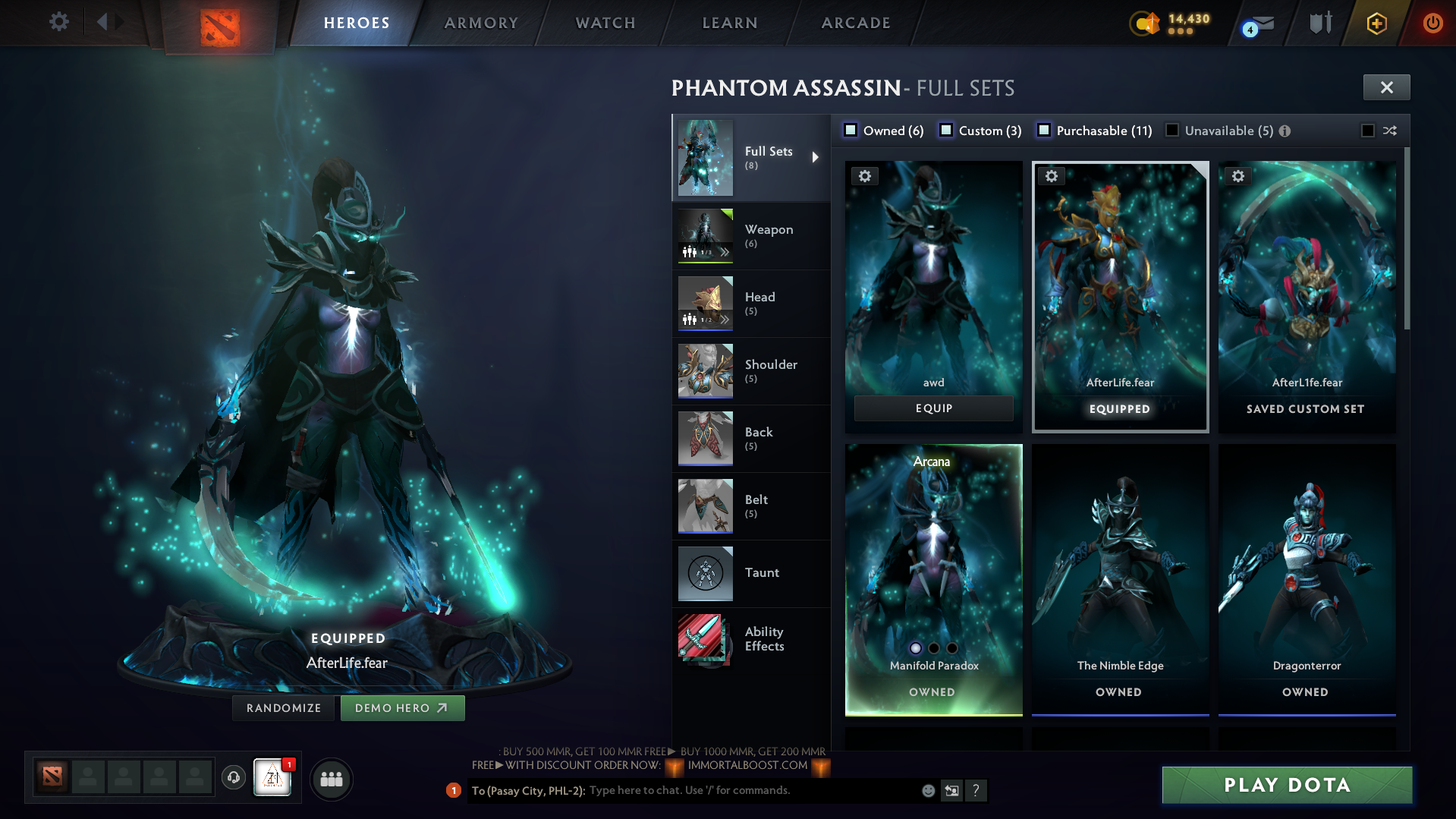Open the emoticon picker in the chat bar

tap(927, 790)
